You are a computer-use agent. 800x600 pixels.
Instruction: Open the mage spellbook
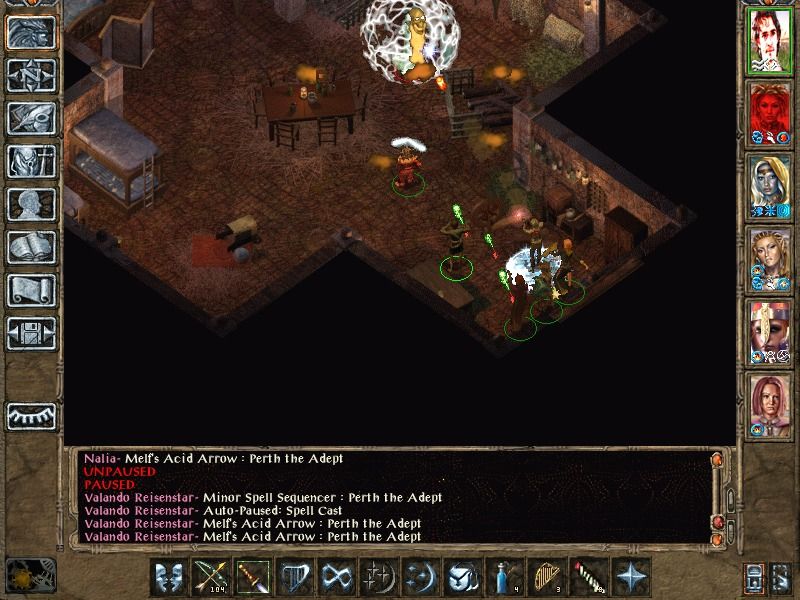tap(31, 247)
